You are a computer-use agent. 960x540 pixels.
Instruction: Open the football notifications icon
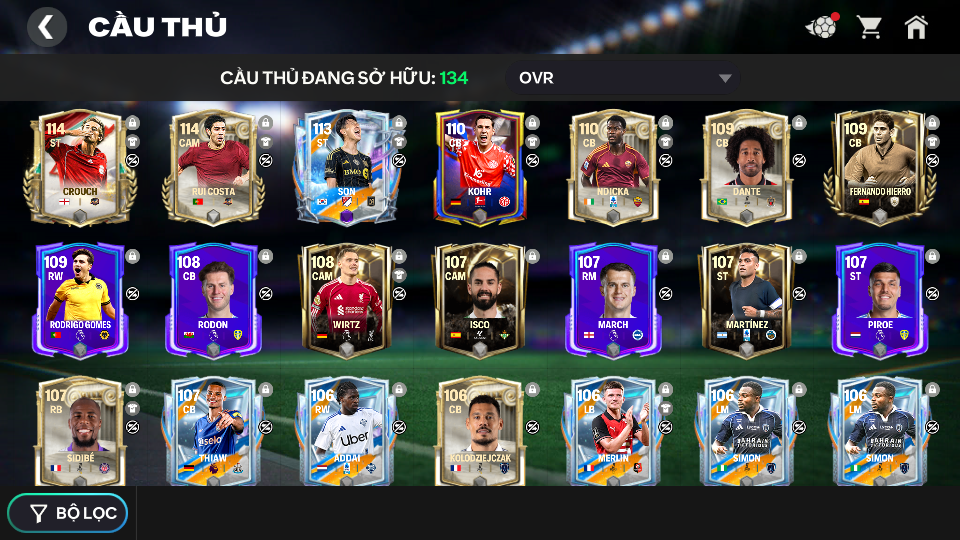click(x=821, y=27)
